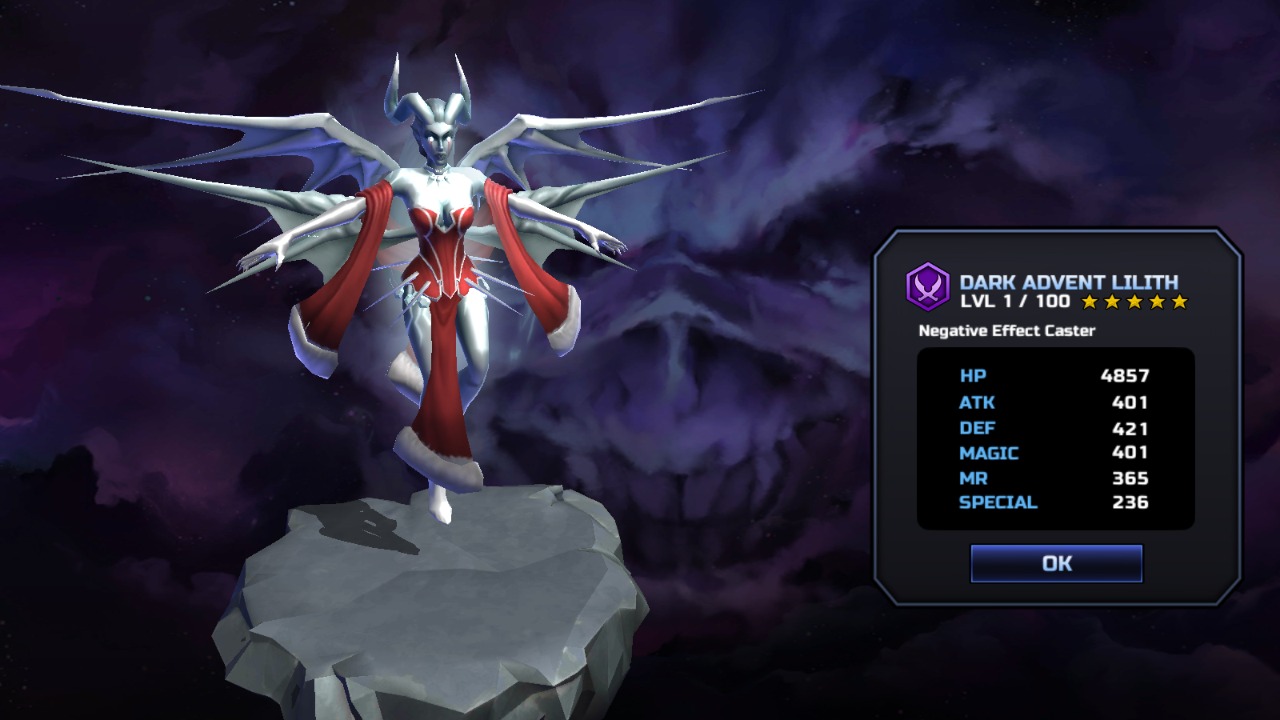Screen dimensions: 1280x720
Task: Confirm with the OK button
Action: pos(1056,563)
